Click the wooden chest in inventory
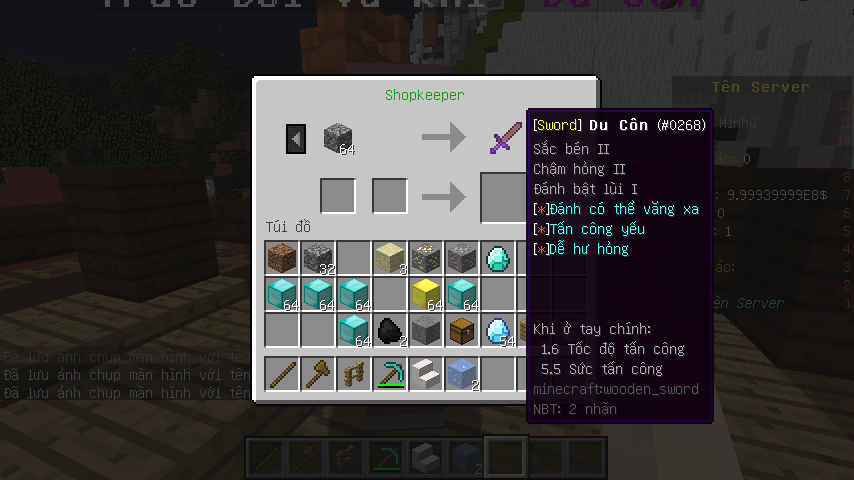The image size is (854, 480). pyautogui.click(x=463, y=331)
